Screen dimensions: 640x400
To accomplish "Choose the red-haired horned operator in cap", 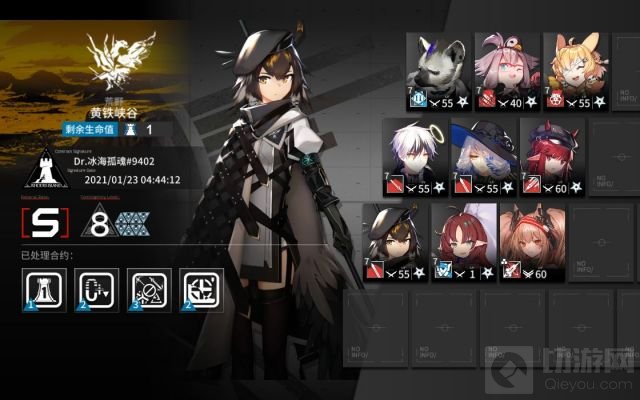I will (551, 157).
